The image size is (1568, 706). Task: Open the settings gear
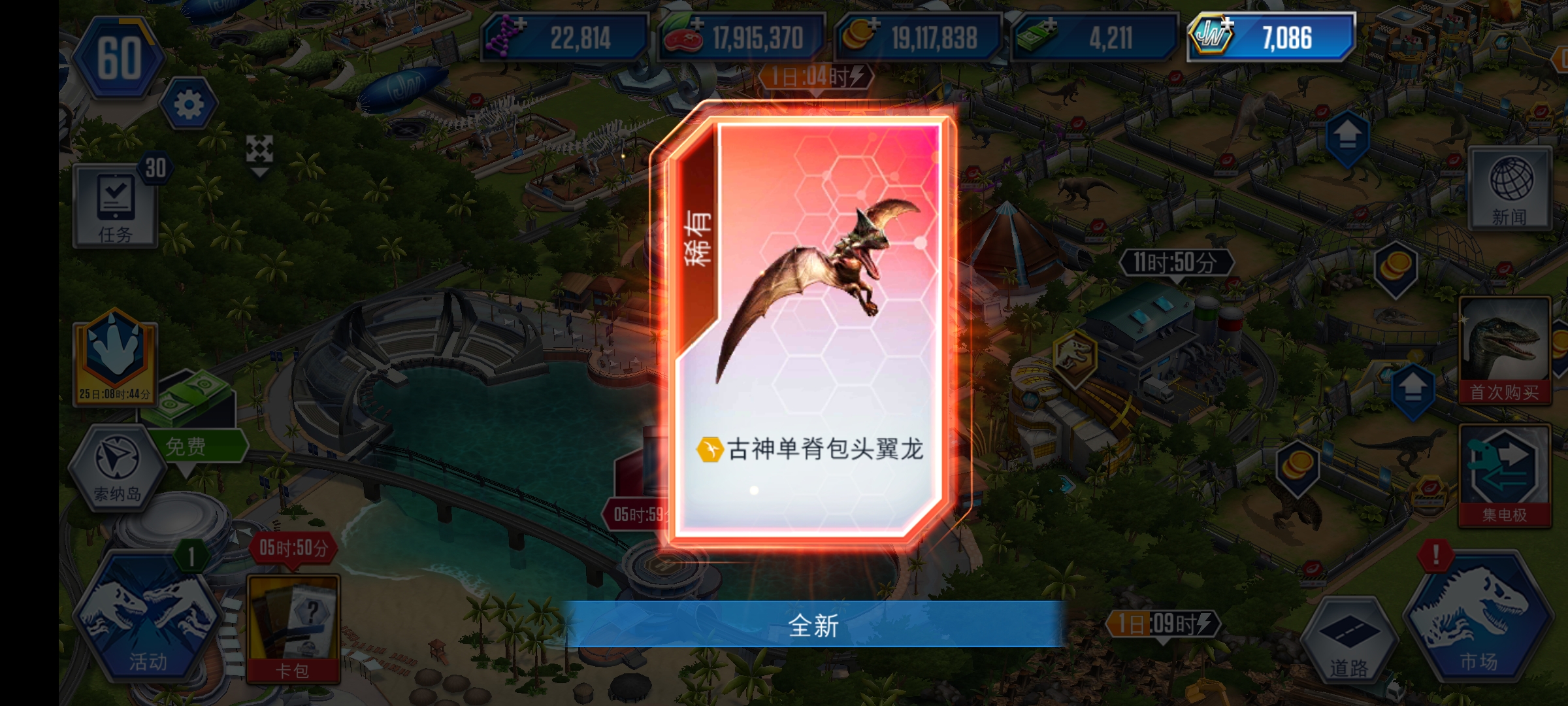[186, 105]
